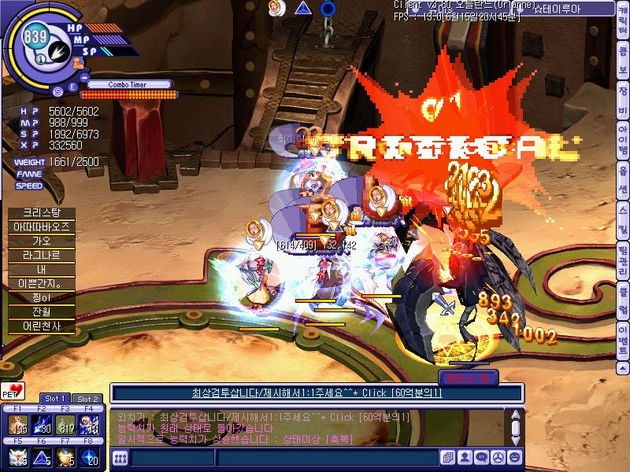Toggle the chat mode button beside input
The height and width of the screenshot is (472, 630).
pos(119,458)
